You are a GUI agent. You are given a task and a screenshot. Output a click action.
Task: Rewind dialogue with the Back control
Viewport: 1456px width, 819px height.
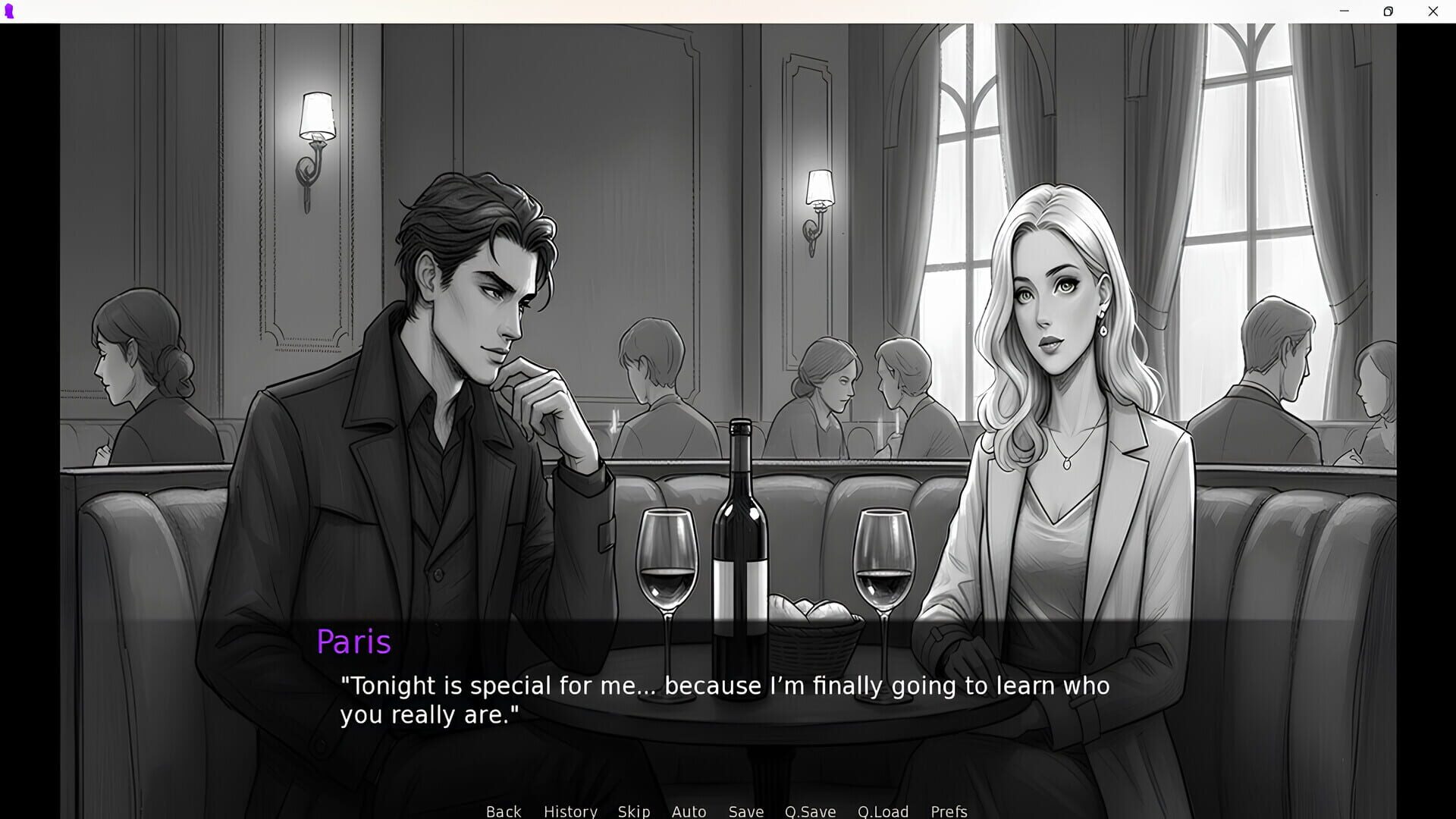(x=504, y=811)
